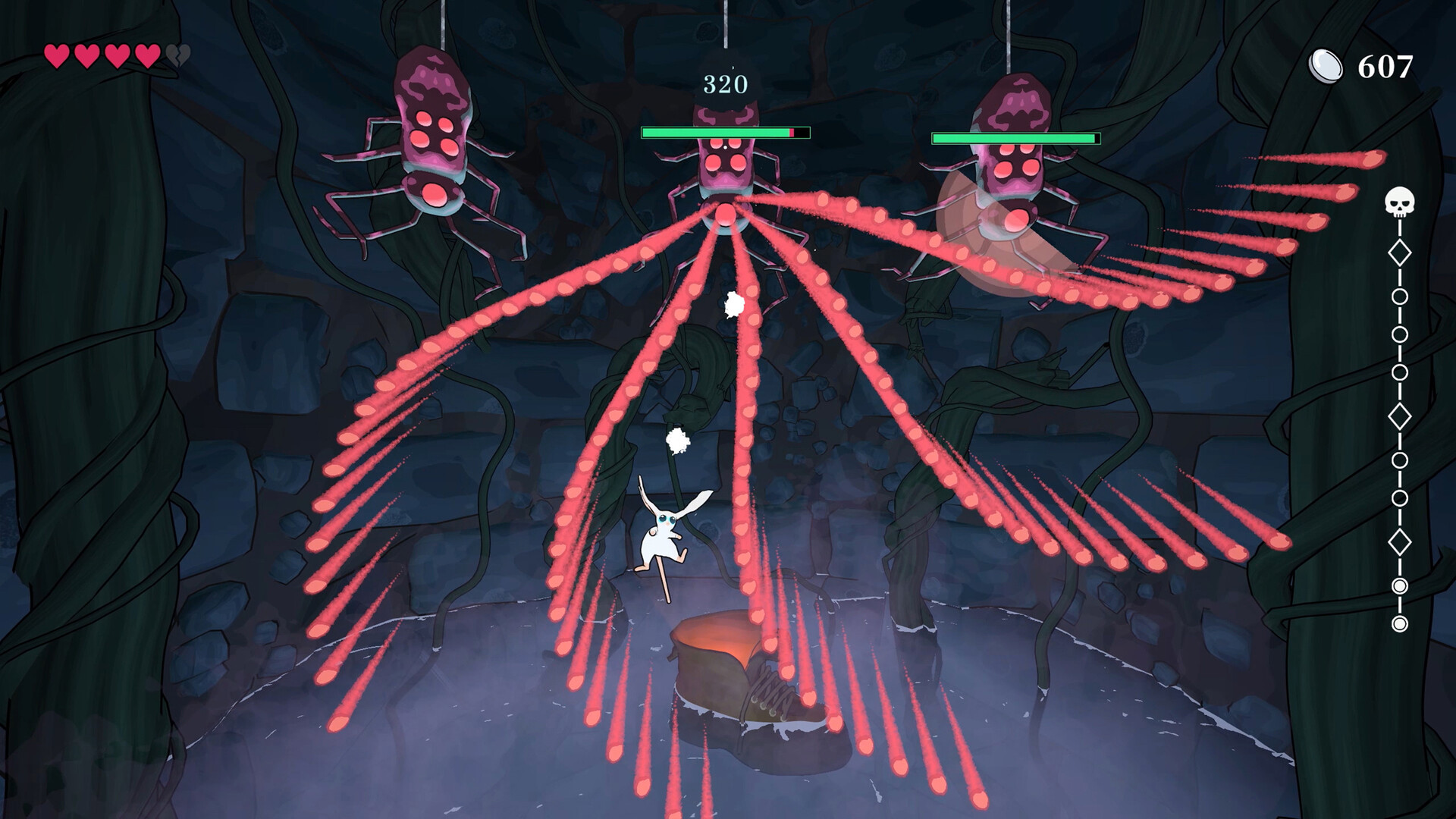Click the skull boss marker on progress track
1456x819 pixels.
coord(1399,202)
